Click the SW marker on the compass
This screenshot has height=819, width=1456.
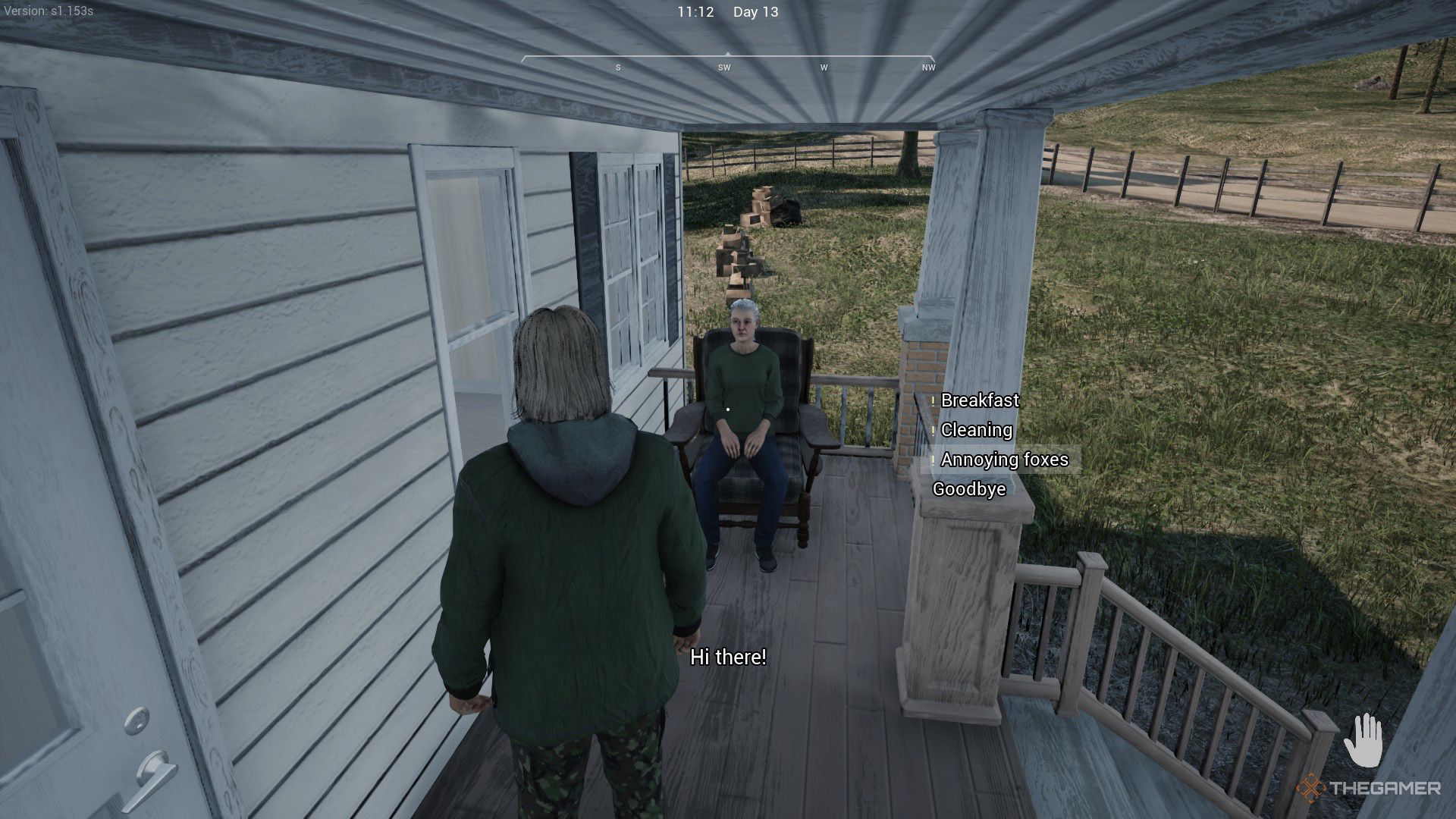(x=724, y=67)
